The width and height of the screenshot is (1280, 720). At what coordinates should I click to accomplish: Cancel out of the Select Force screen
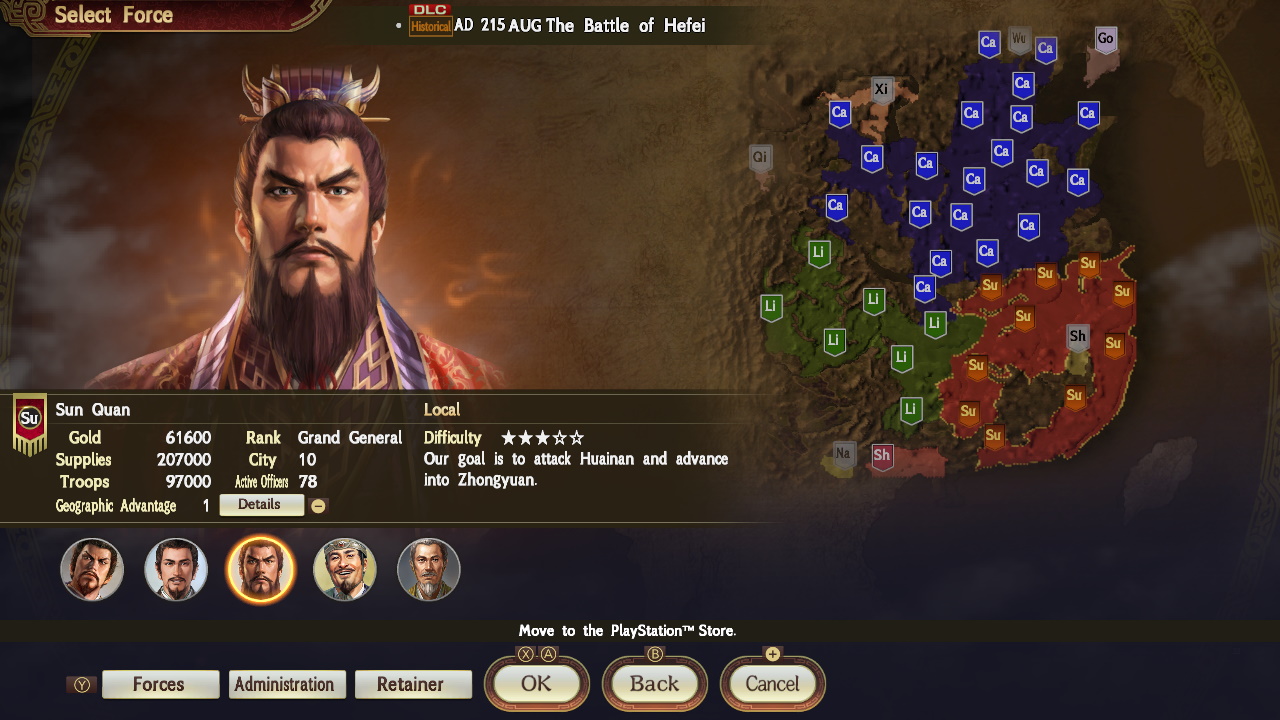pyautogui.click(x=772, y=684)
